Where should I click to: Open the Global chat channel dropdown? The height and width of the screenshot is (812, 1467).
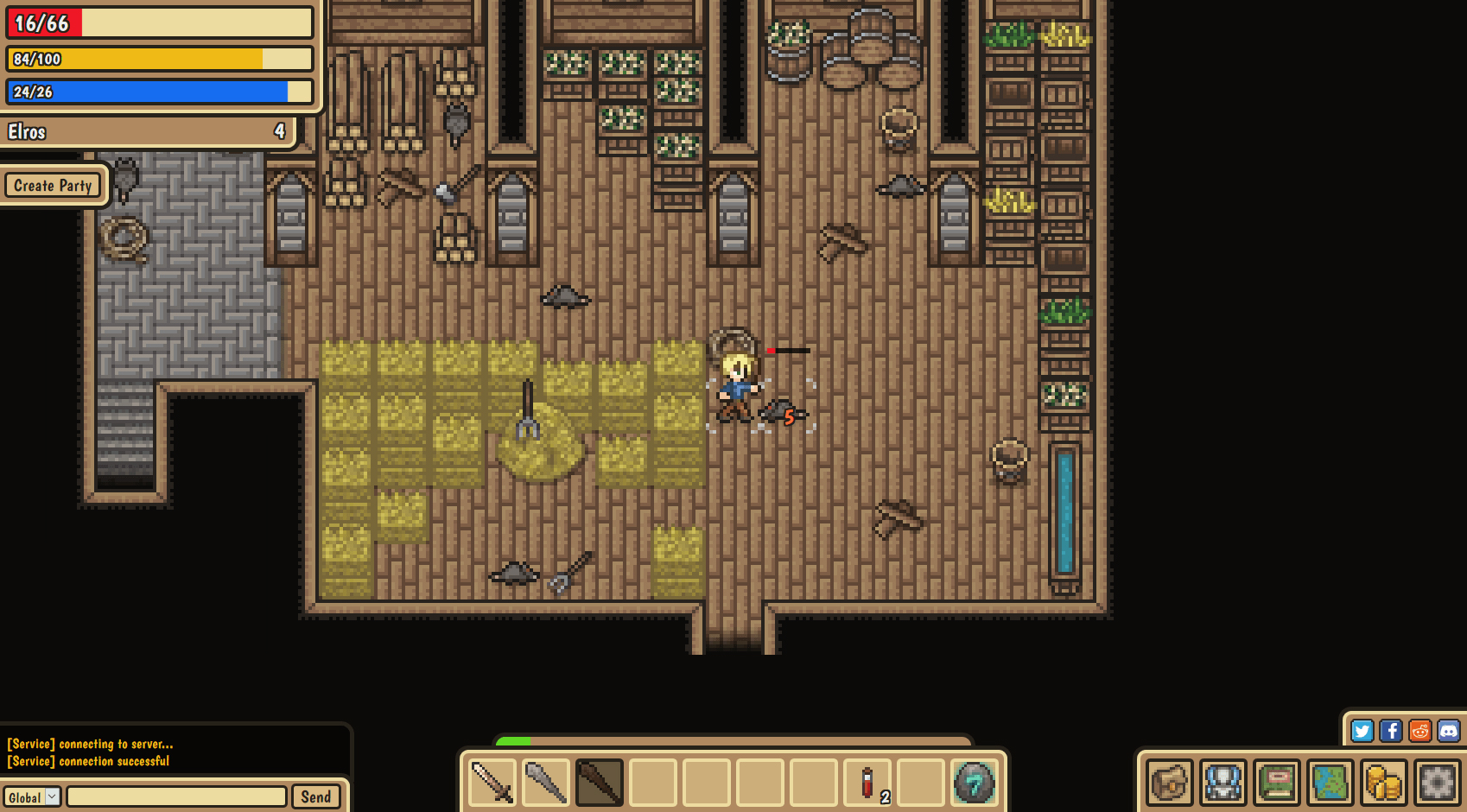(x=32, y=797)
